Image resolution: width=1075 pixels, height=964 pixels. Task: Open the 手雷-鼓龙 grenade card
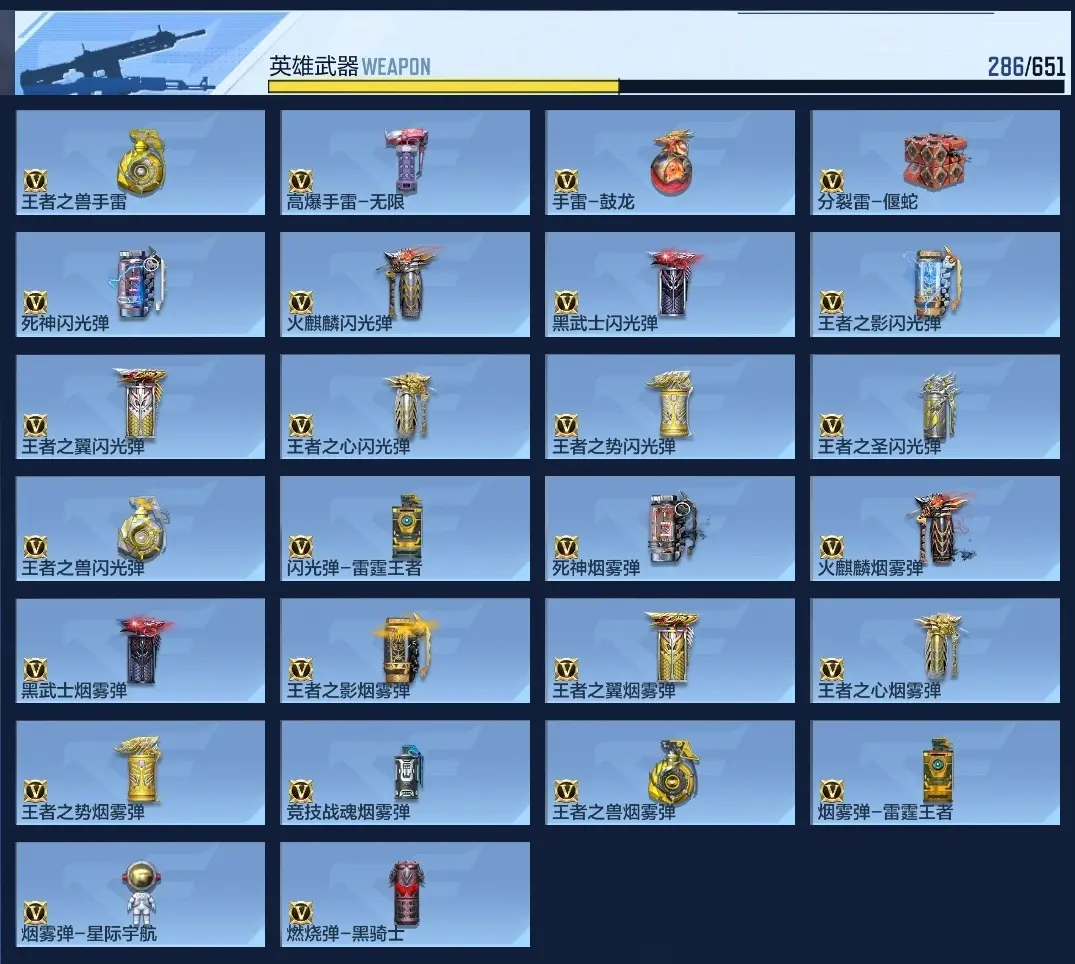pos(670,162)
